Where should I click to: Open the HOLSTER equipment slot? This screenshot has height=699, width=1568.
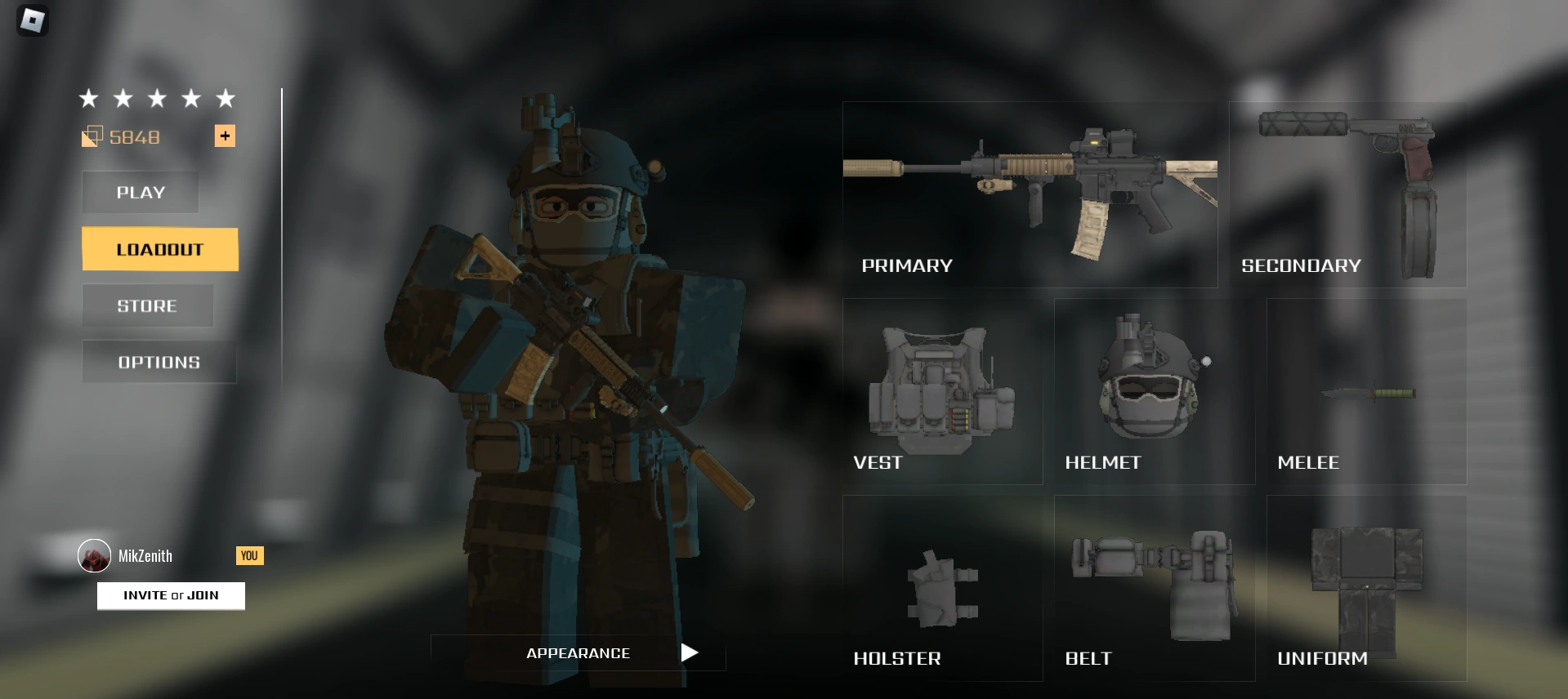pyautogui.click(x=944, y=588)
